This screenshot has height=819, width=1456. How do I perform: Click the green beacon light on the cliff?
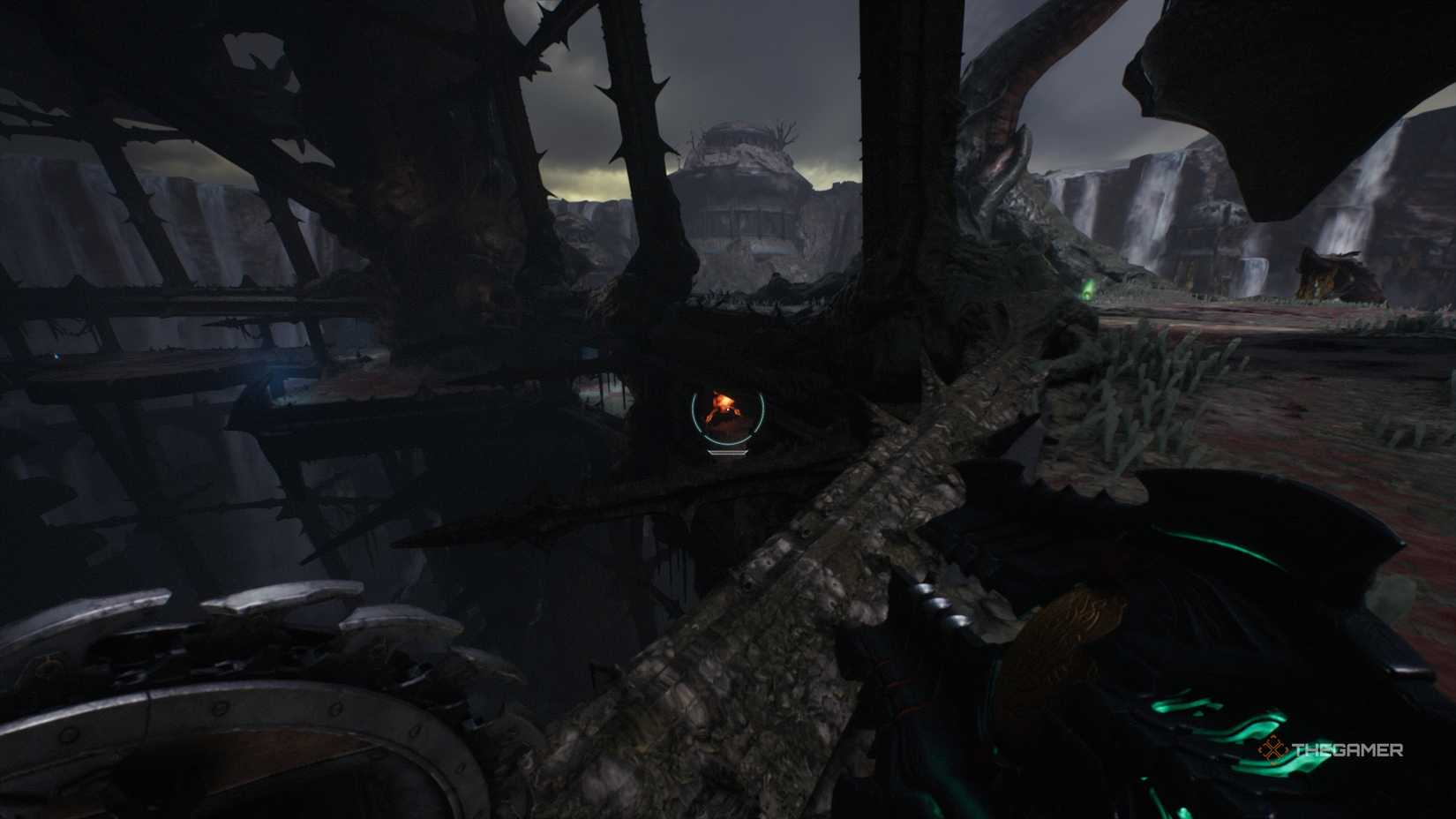(x=1087, y=291)
